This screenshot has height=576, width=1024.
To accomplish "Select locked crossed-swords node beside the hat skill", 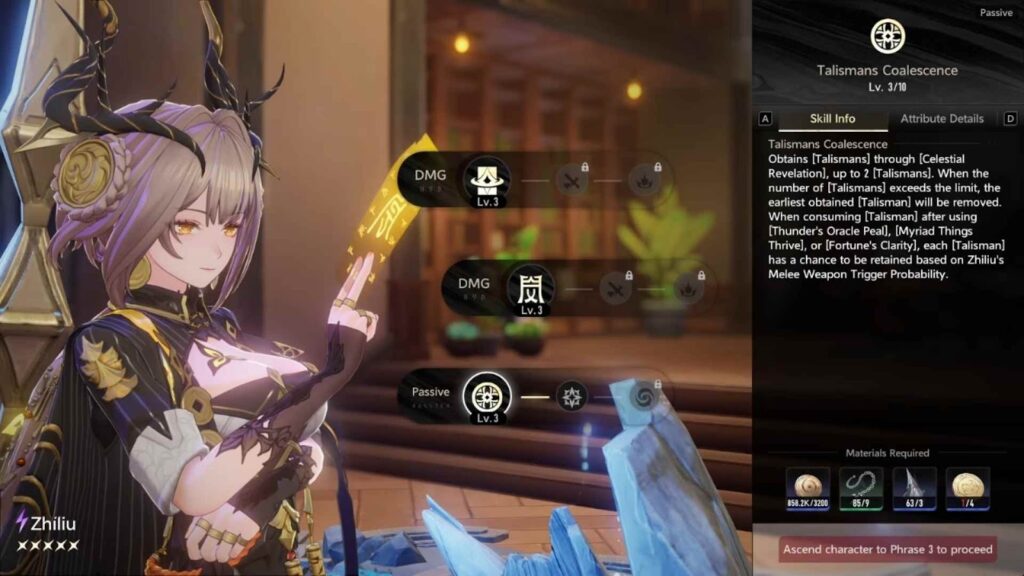I will 572,180.
